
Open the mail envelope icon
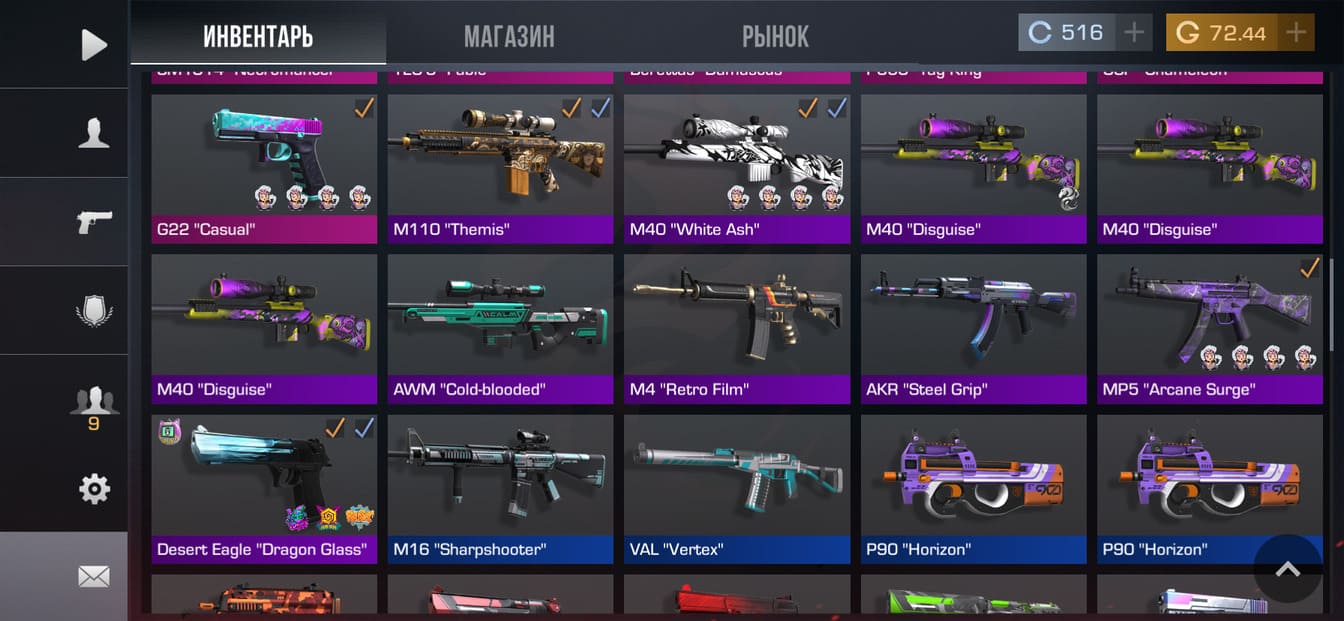93,577
